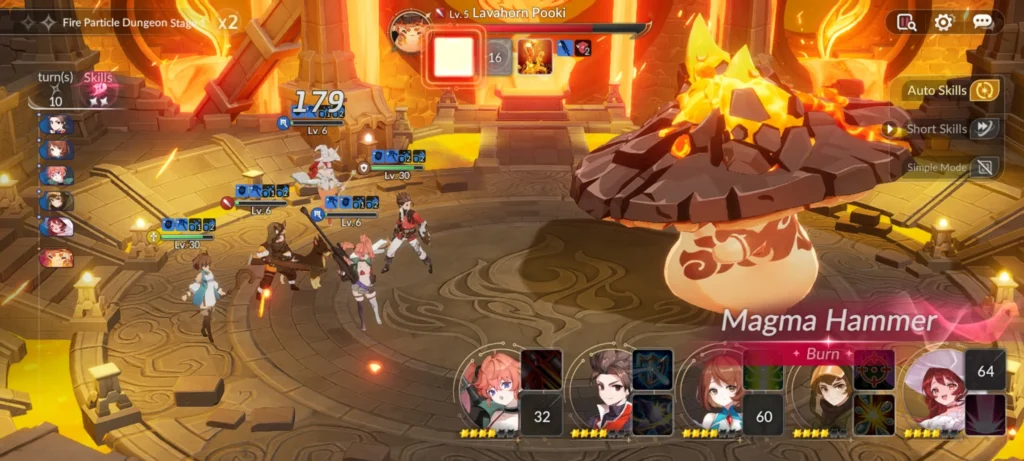Change the x2 battle speed
Image resolution: width=1024 pixels, height=461 pixels.
[x=228, y=21]
